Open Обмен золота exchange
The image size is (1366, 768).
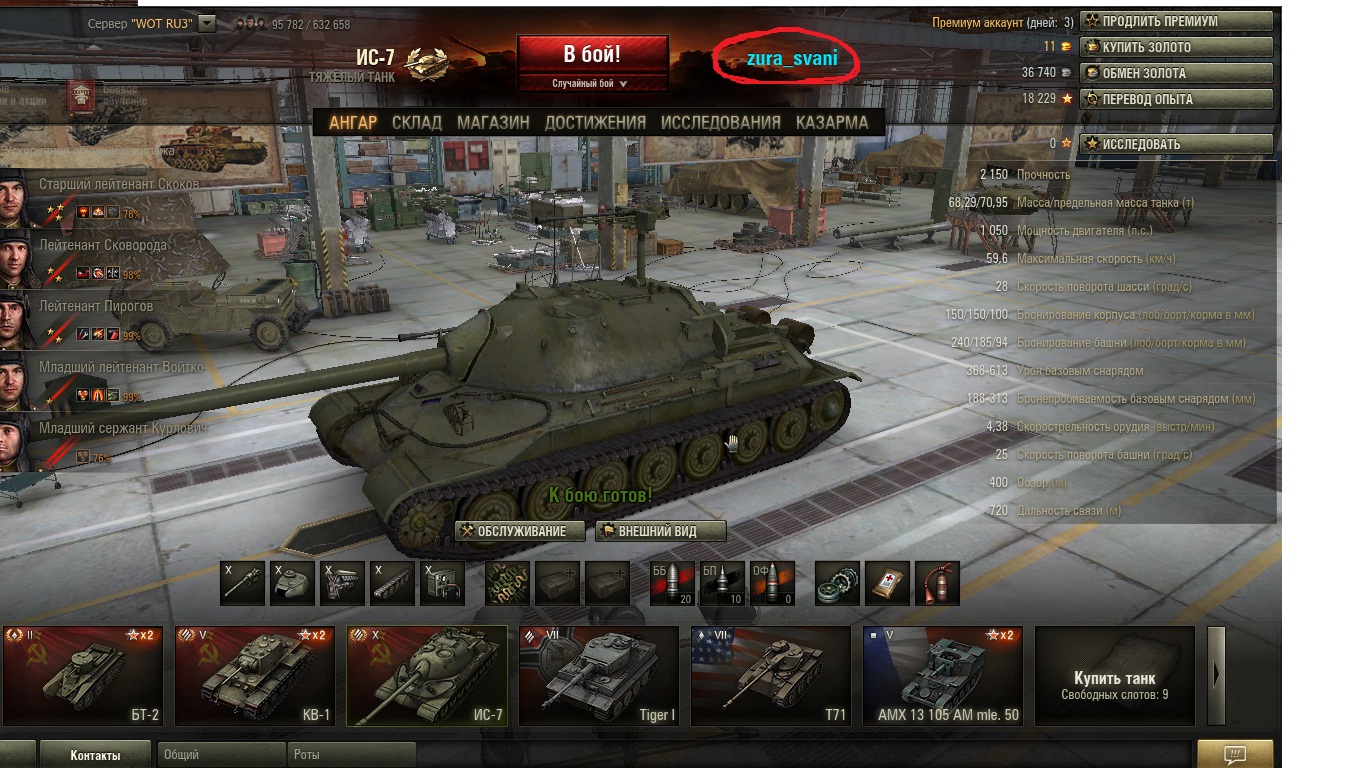[1176, 73]
